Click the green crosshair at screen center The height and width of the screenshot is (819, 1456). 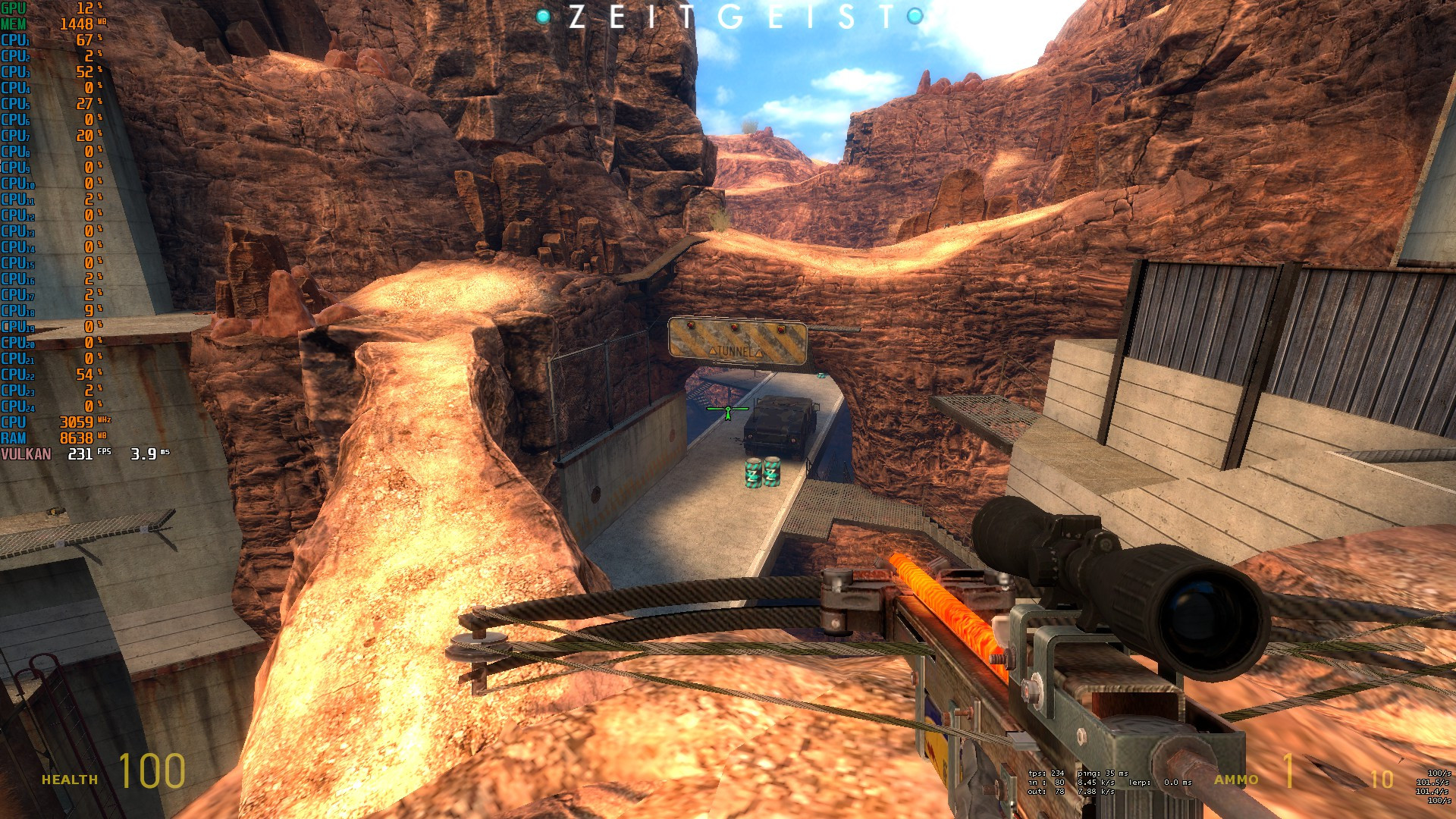(726, 409)
